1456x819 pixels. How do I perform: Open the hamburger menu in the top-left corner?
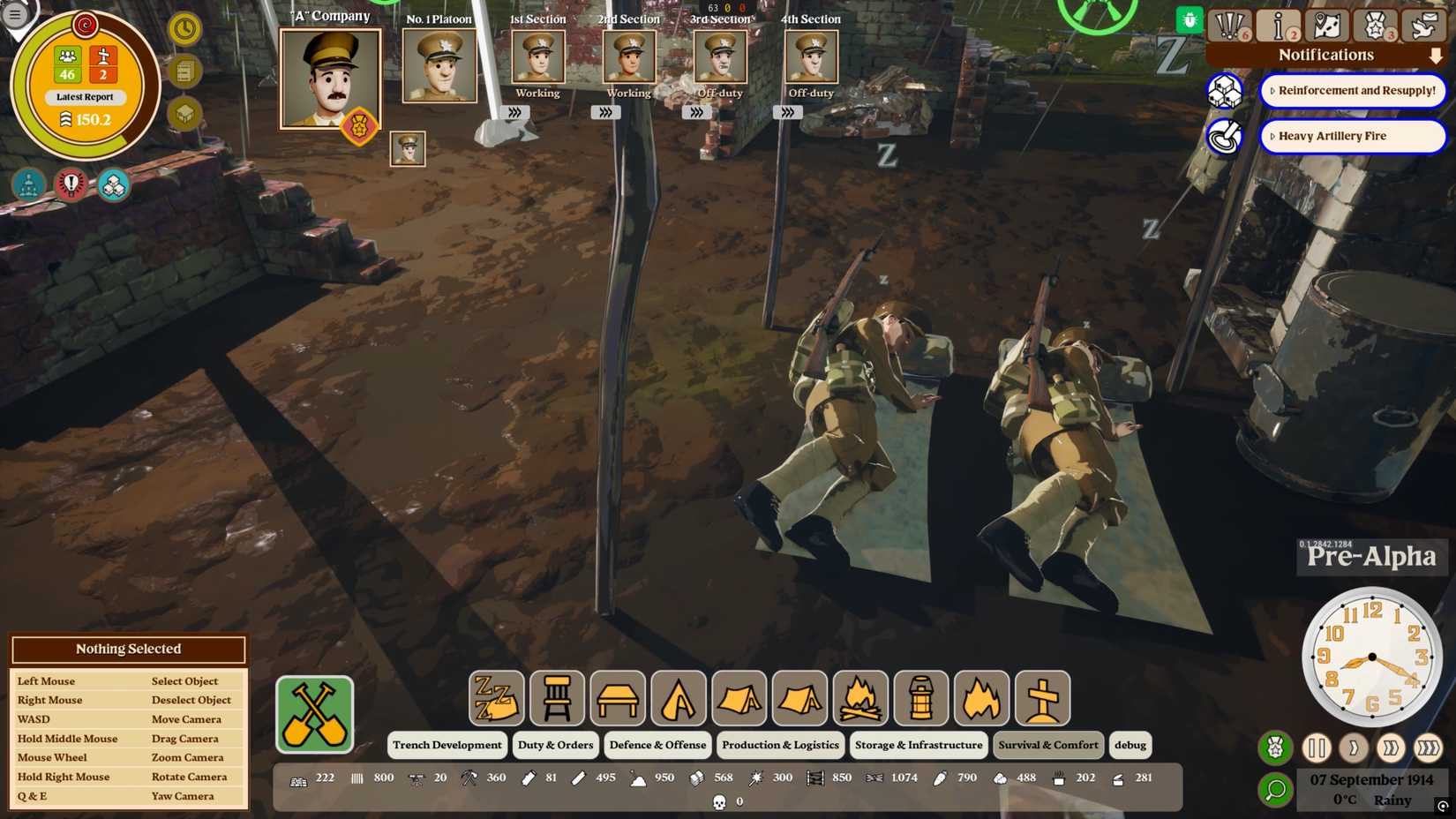tap(13, 13)
